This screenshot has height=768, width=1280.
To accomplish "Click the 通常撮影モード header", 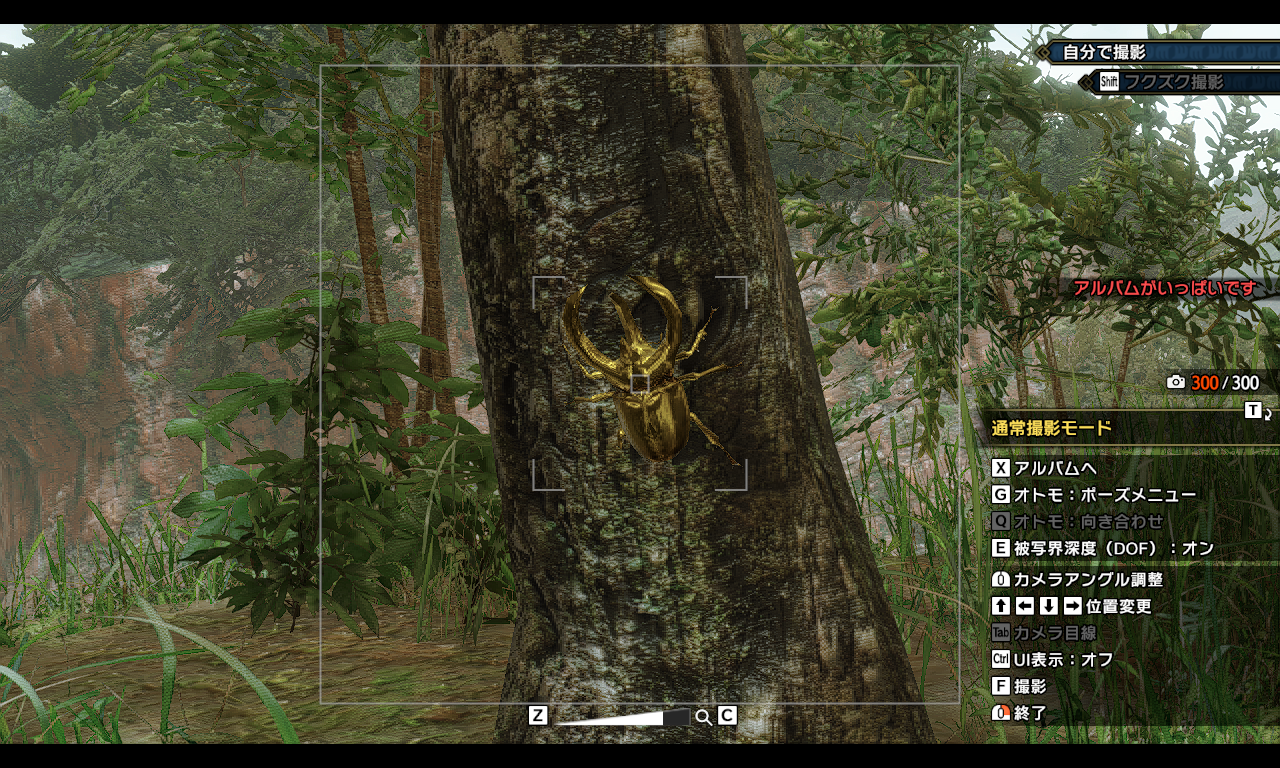I will pos(1052,429).
